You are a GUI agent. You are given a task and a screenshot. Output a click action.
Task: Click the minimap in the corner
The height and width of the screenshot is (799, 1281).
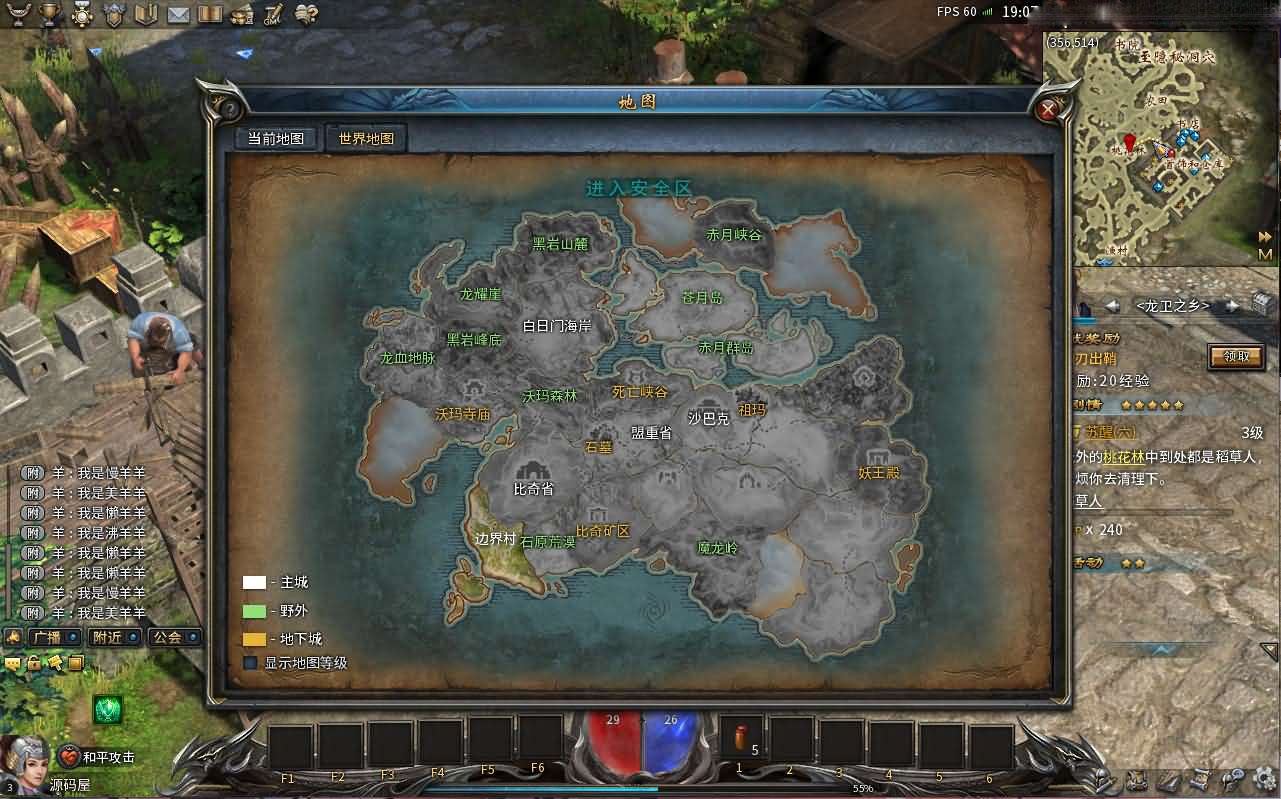[x=1160, y=148]
